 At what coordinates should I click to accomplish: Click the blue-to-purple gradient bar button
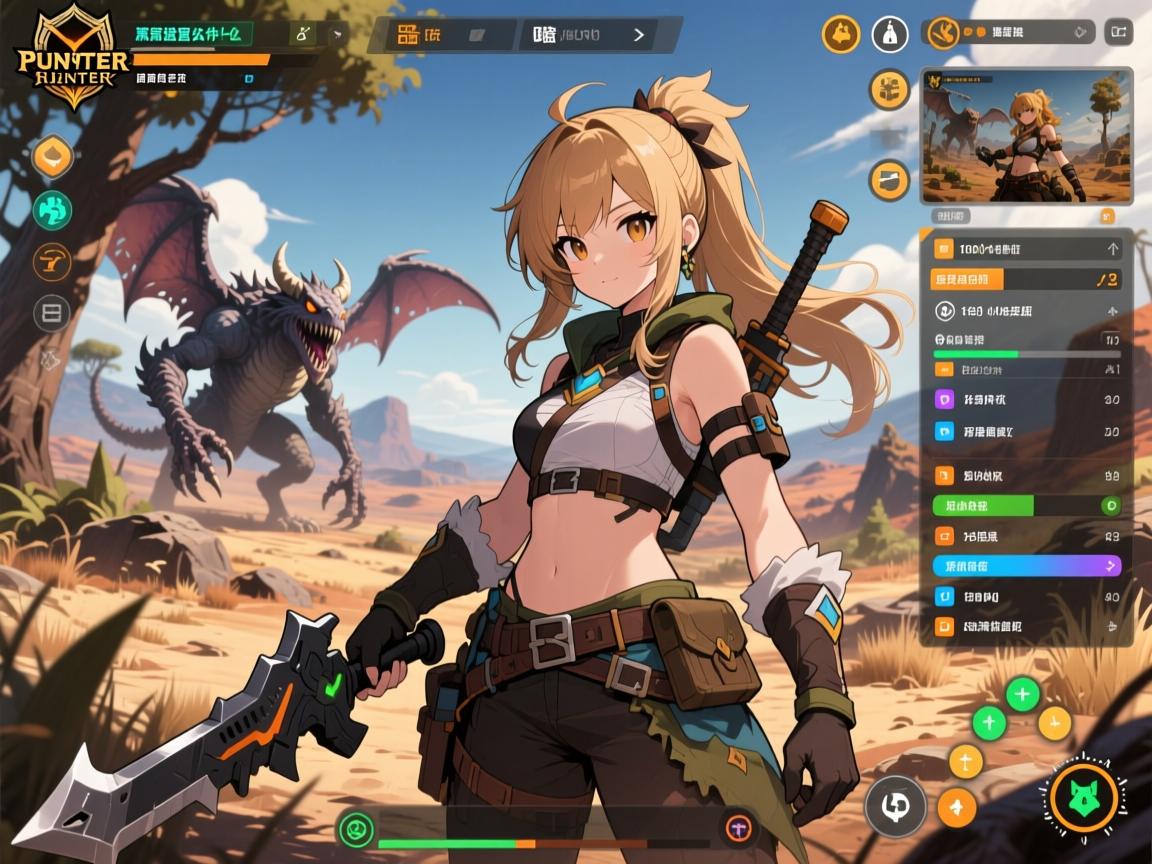coord(1027,565)
